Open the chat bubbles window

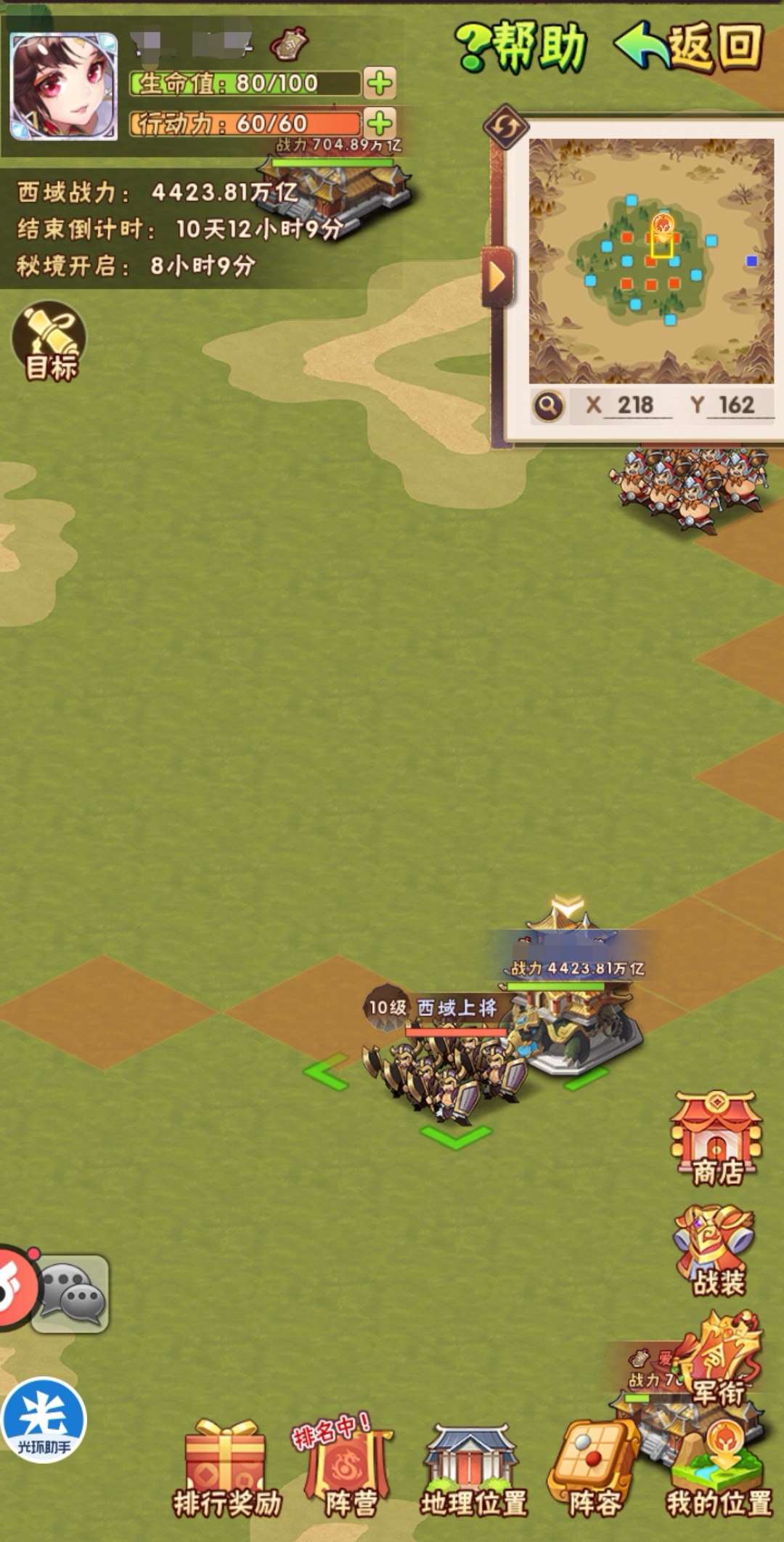[71, 1294]
